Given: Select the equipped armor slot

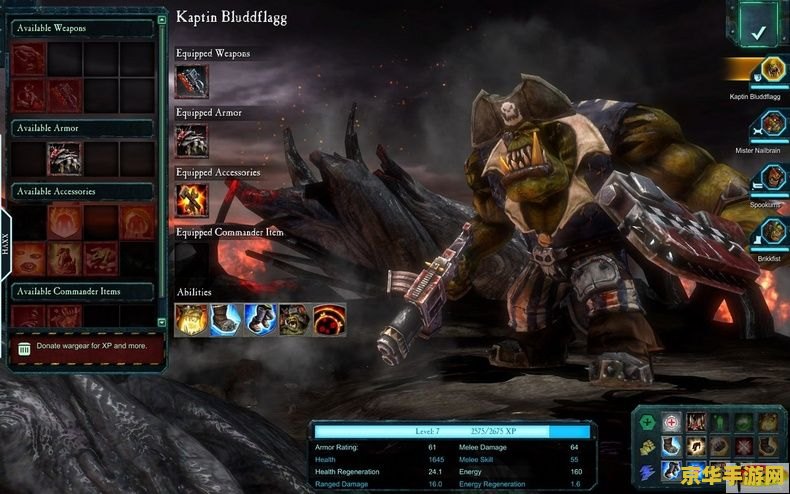Looking at the screenshot, I should (x=191, y=140).
